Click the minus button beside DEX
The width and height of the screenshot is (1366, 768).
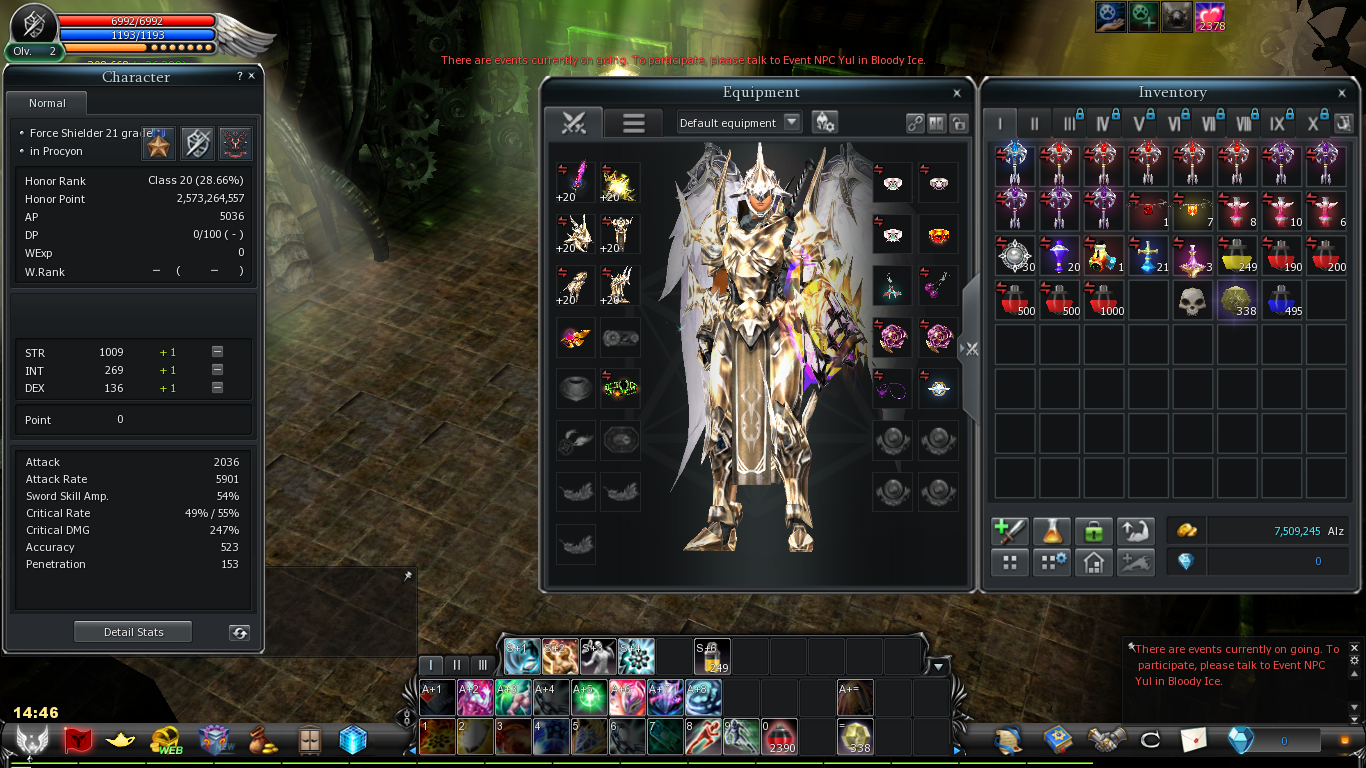point(217,388)
